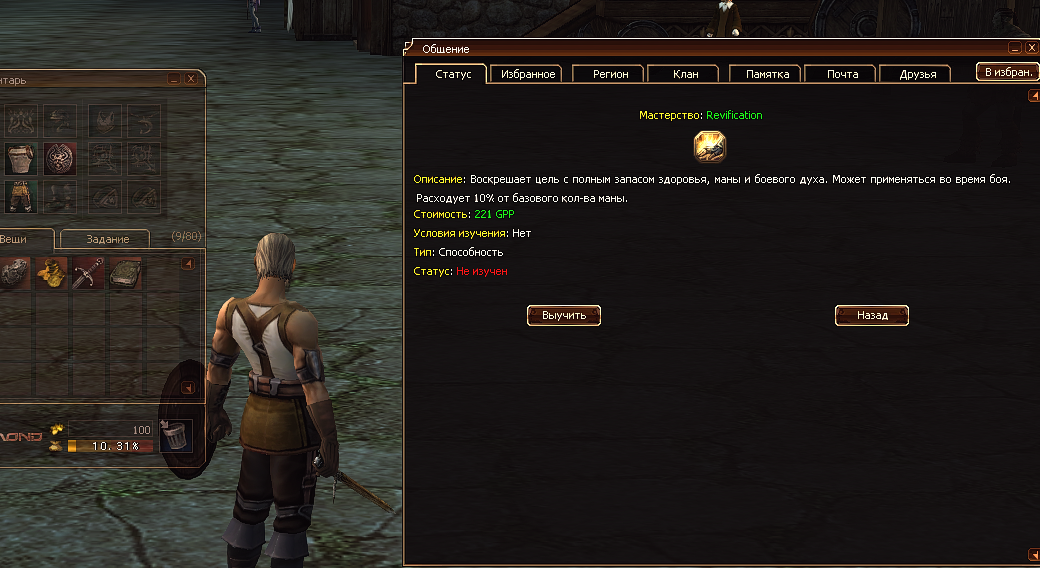
Task: Close the Общение window
Action: click(1031, 48)
